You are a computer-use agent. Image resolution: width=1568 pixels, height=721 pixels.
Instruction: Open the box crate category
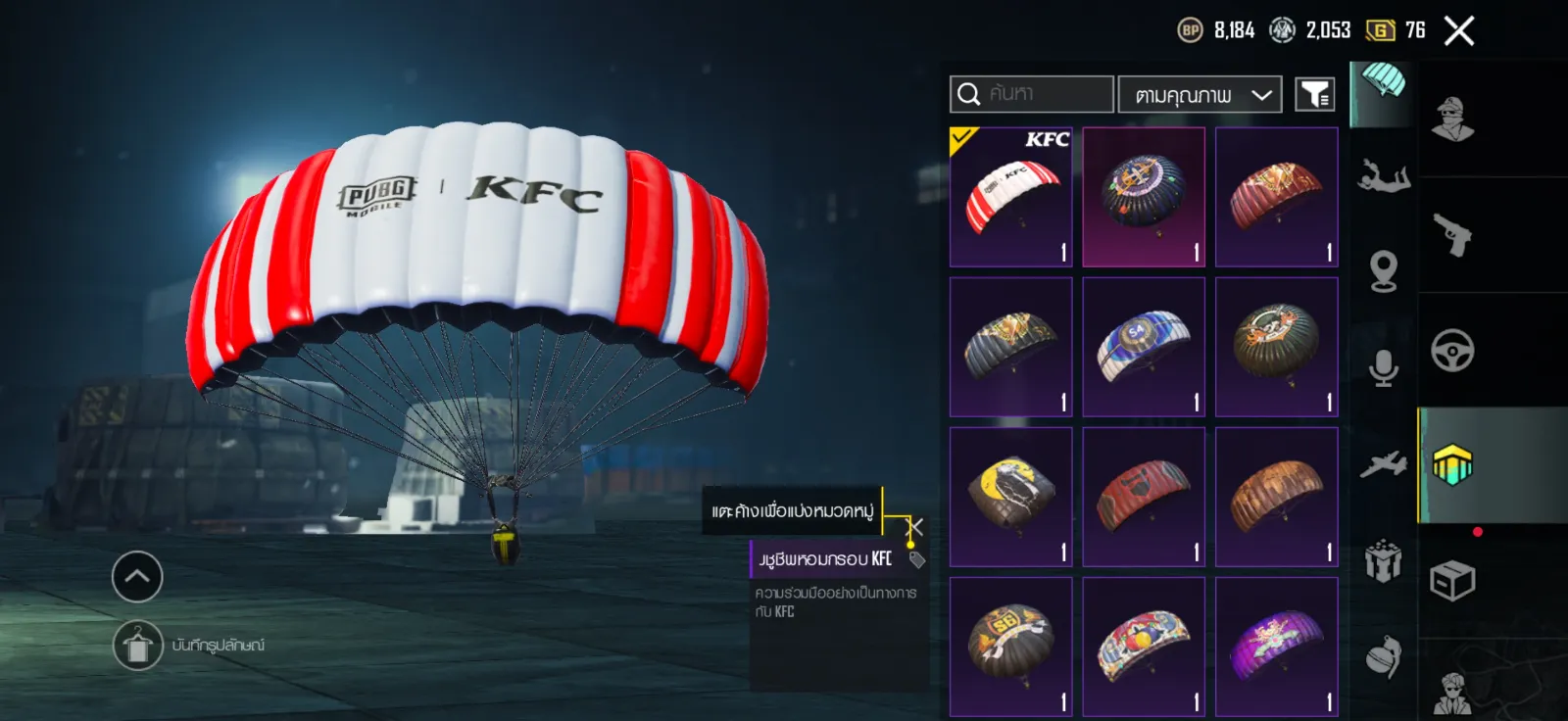click(x=1452, y=581)
